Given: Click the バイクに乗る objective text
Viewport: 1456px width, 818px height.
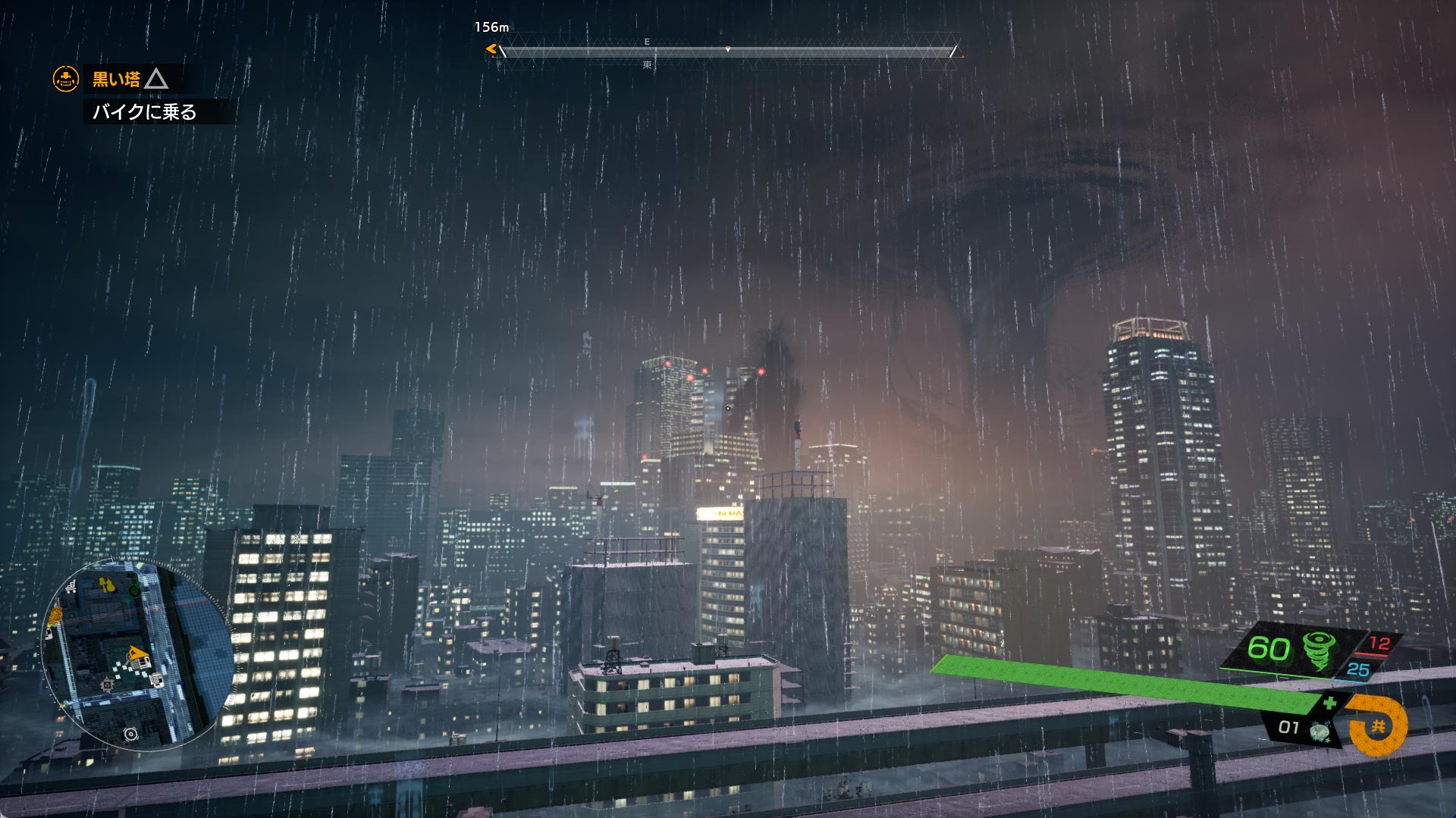Looking at the screenshot, I should (144, 112).
